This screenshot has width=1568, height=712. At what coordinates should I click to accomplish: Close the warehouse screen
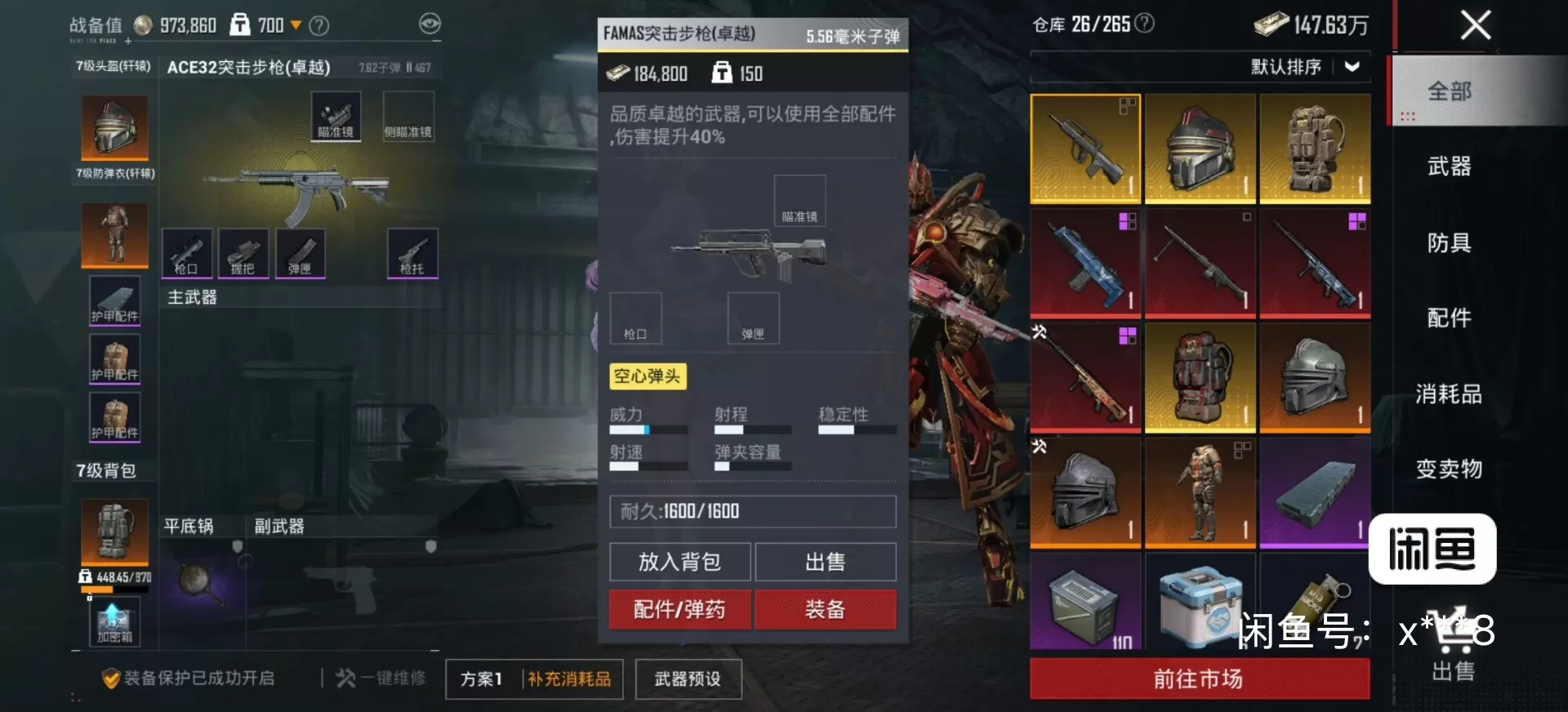point(1475,25)
